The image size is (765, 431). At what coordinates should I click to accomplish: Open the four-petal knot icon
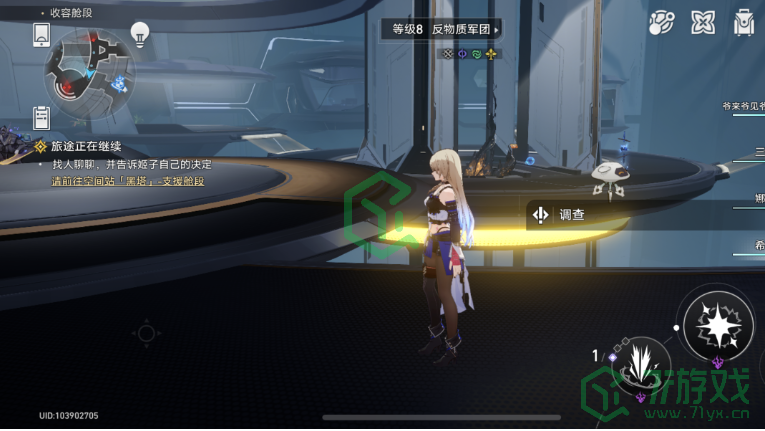[704, 22]
